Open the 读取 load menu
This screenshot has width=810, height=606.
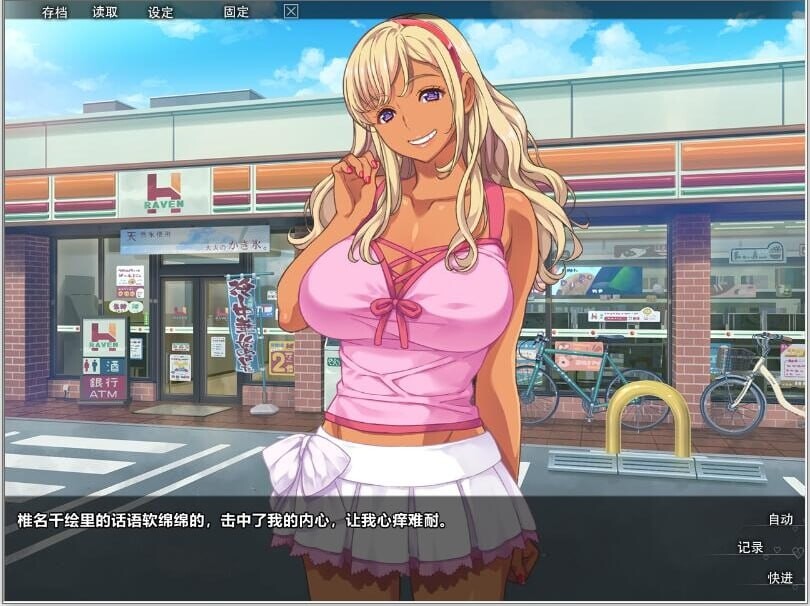pyautogui.click(x=105, y=12)
